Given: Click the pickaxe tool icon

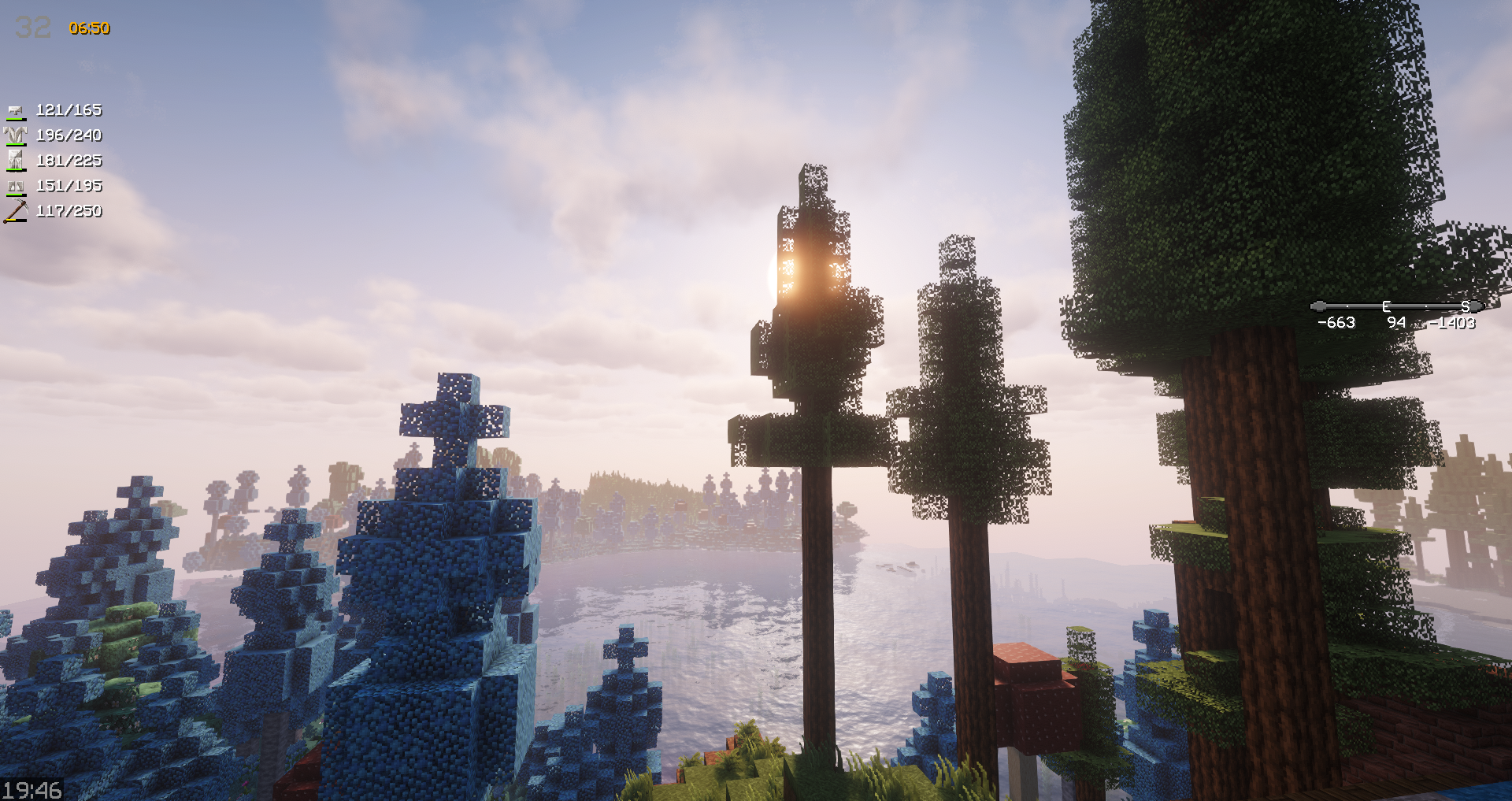Looking at the screenshot, I should point(16,211).
